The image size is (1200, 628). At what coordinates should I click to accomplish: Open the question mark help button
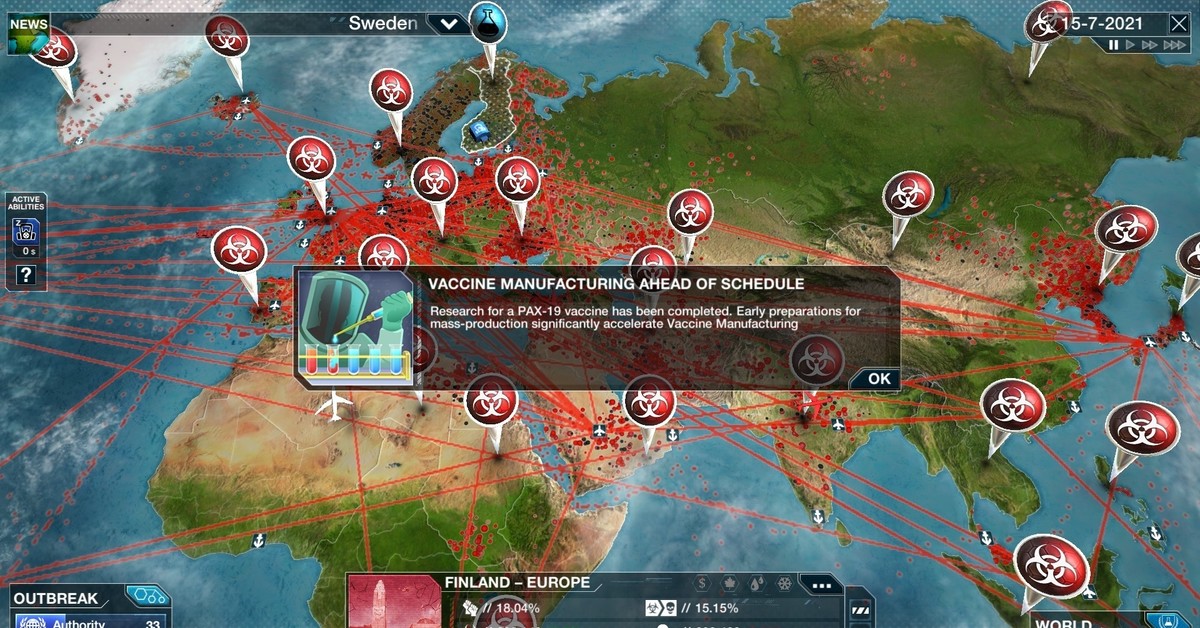[x=26, y=274]
